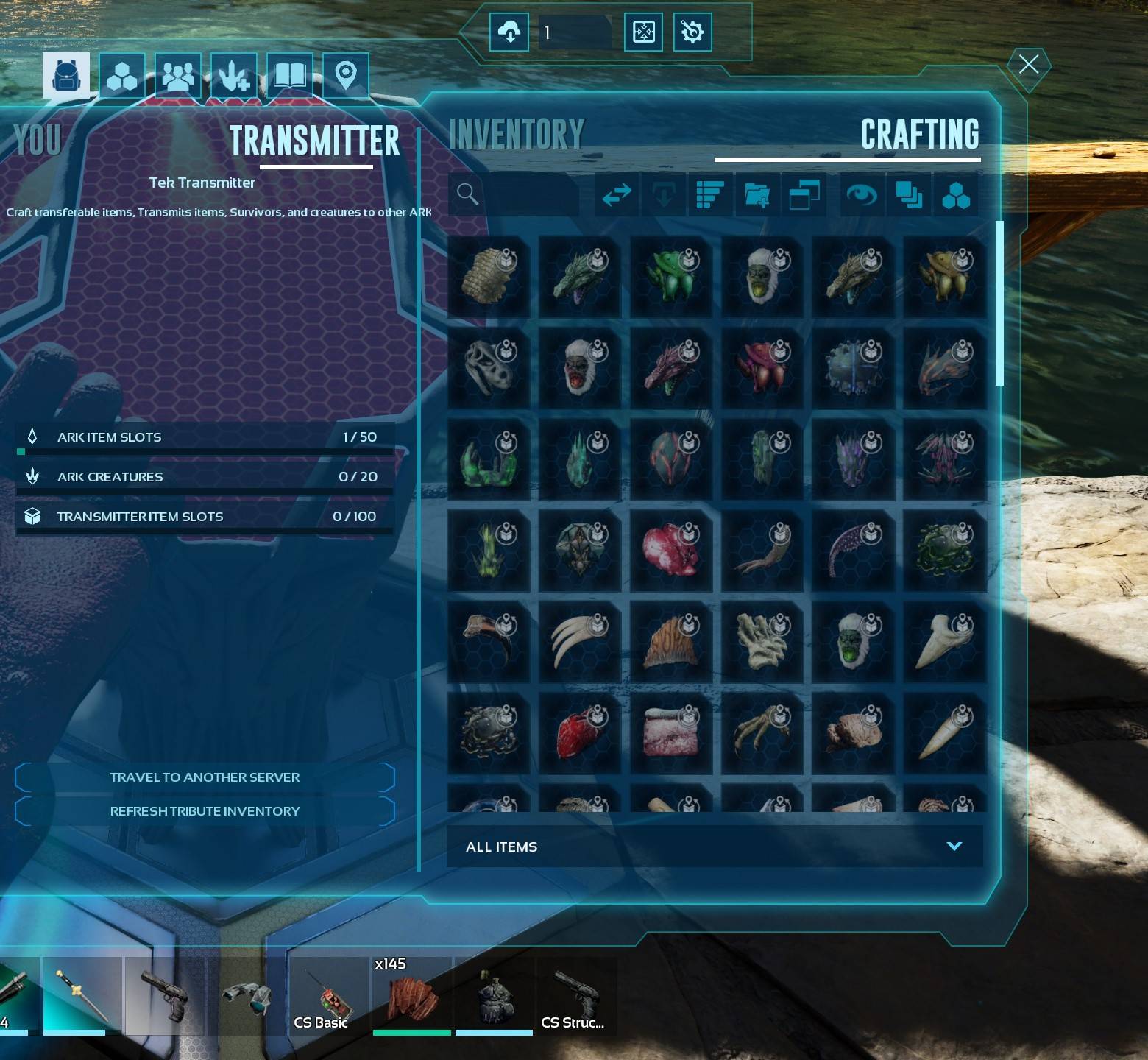Toggle the eye visibility icon above the inventory
Image resolution: width=1148 pixels, height=1060 pixels.
coord(861,195)
